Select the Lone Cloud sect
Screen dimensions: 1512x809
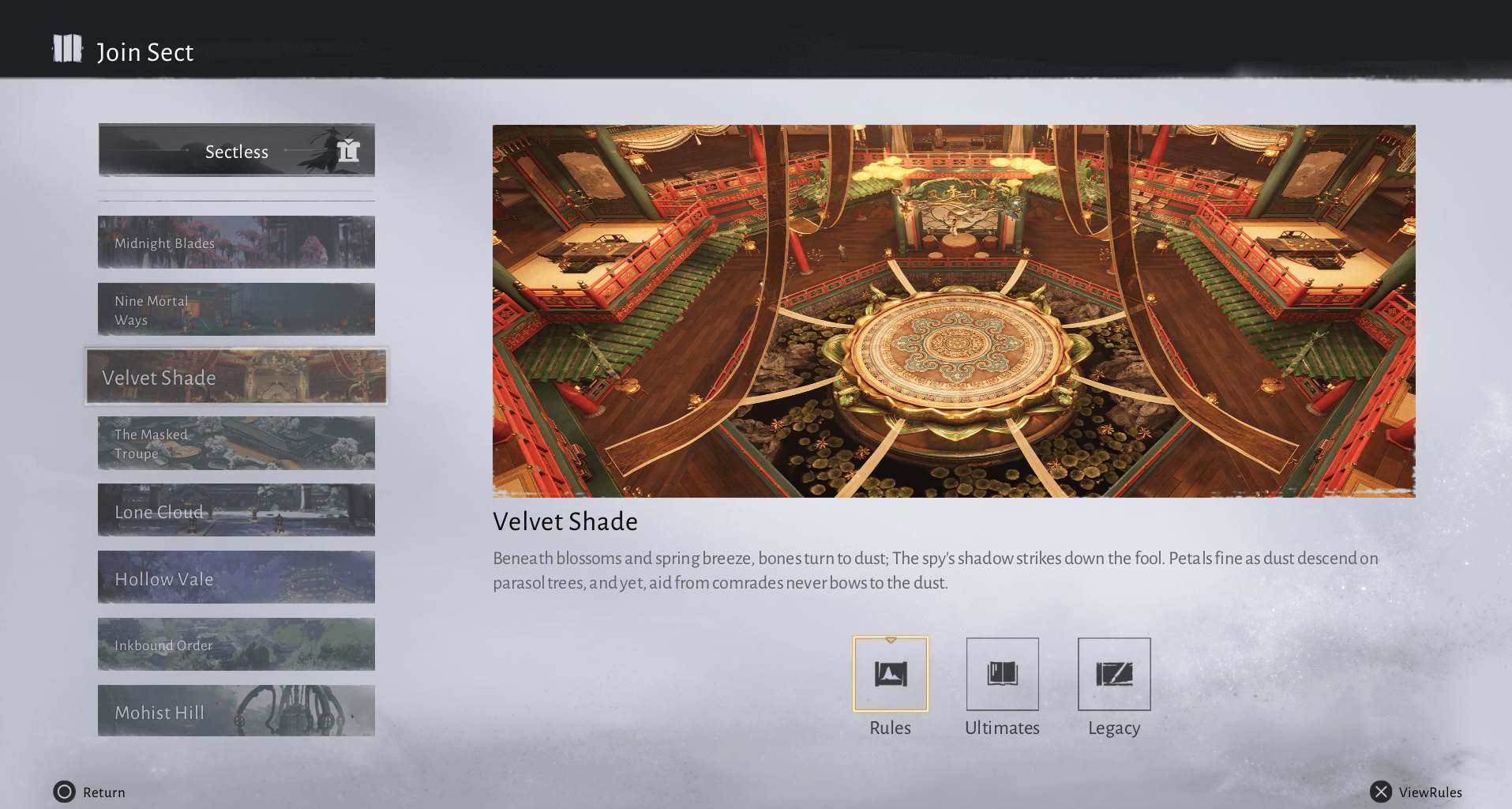pyautogui.click(x=236, y=510)
